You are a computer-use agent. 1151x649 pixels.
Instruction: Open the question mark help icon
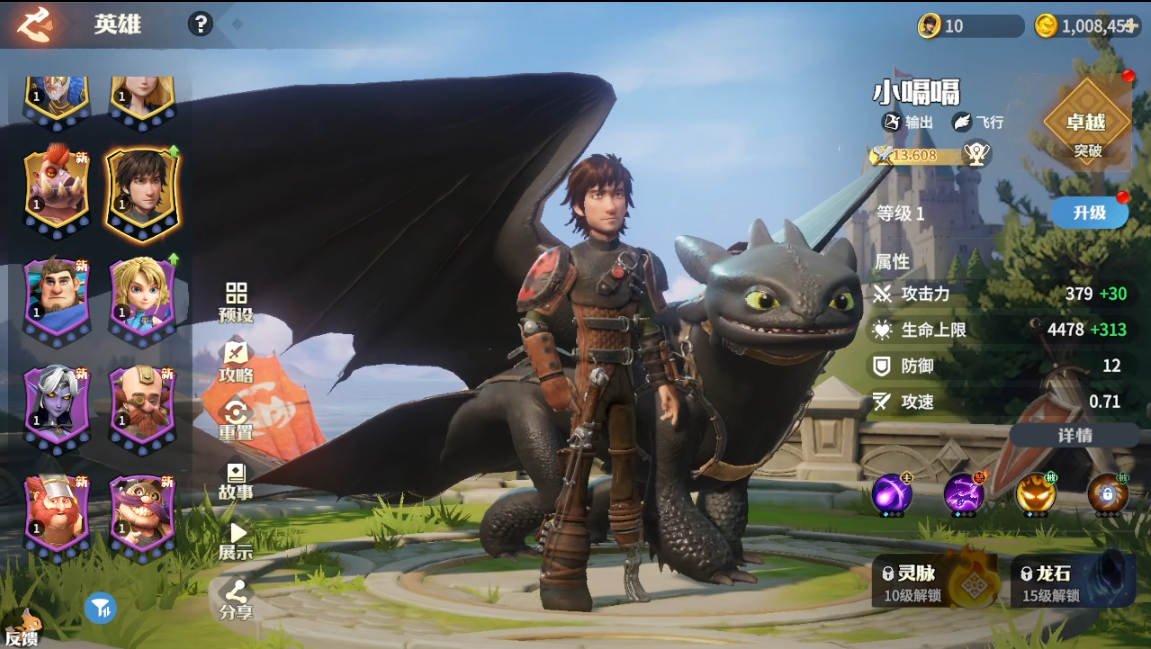[x=201, y=24]
